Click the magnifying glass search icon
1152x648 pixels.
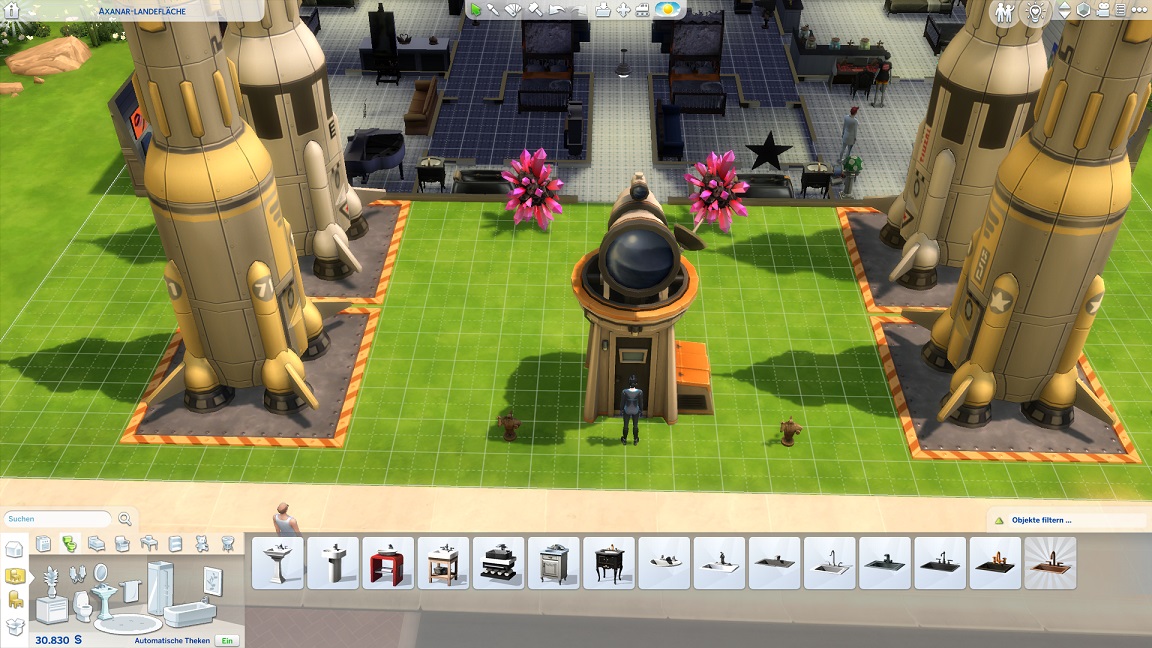[125, 519]
